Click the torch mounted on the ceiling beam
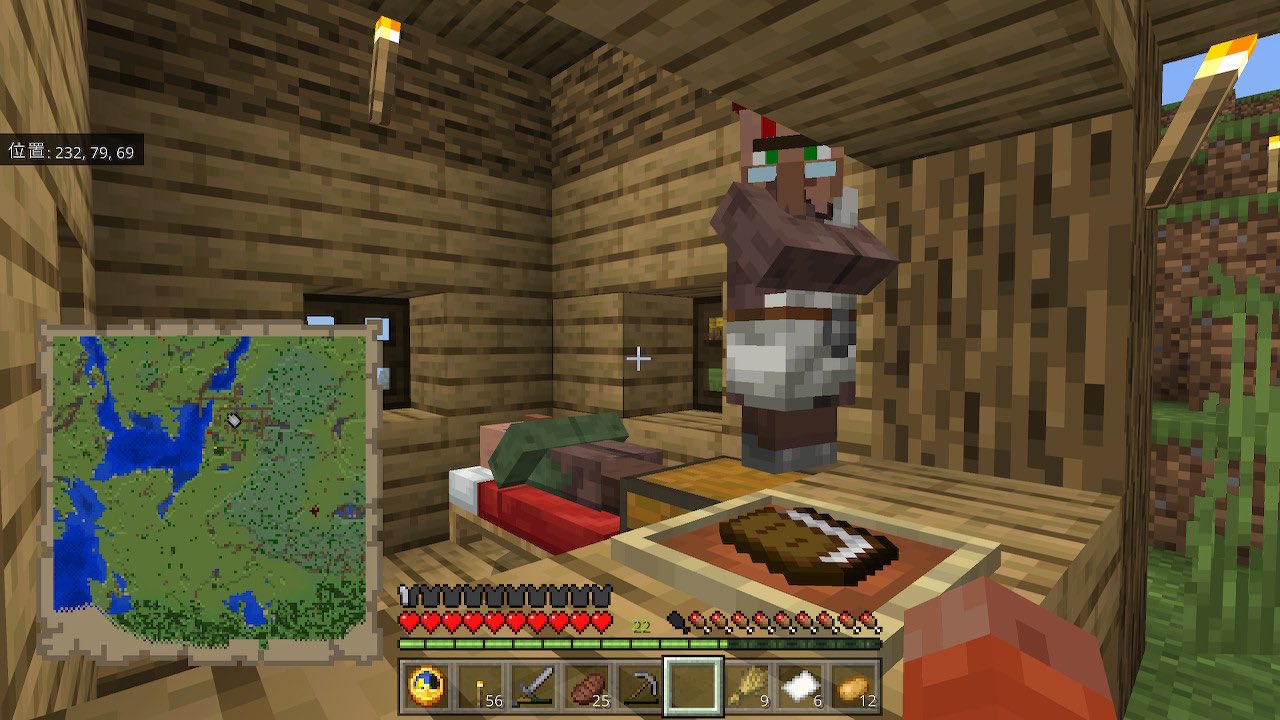1280x720 pixels. click(385, 55)
